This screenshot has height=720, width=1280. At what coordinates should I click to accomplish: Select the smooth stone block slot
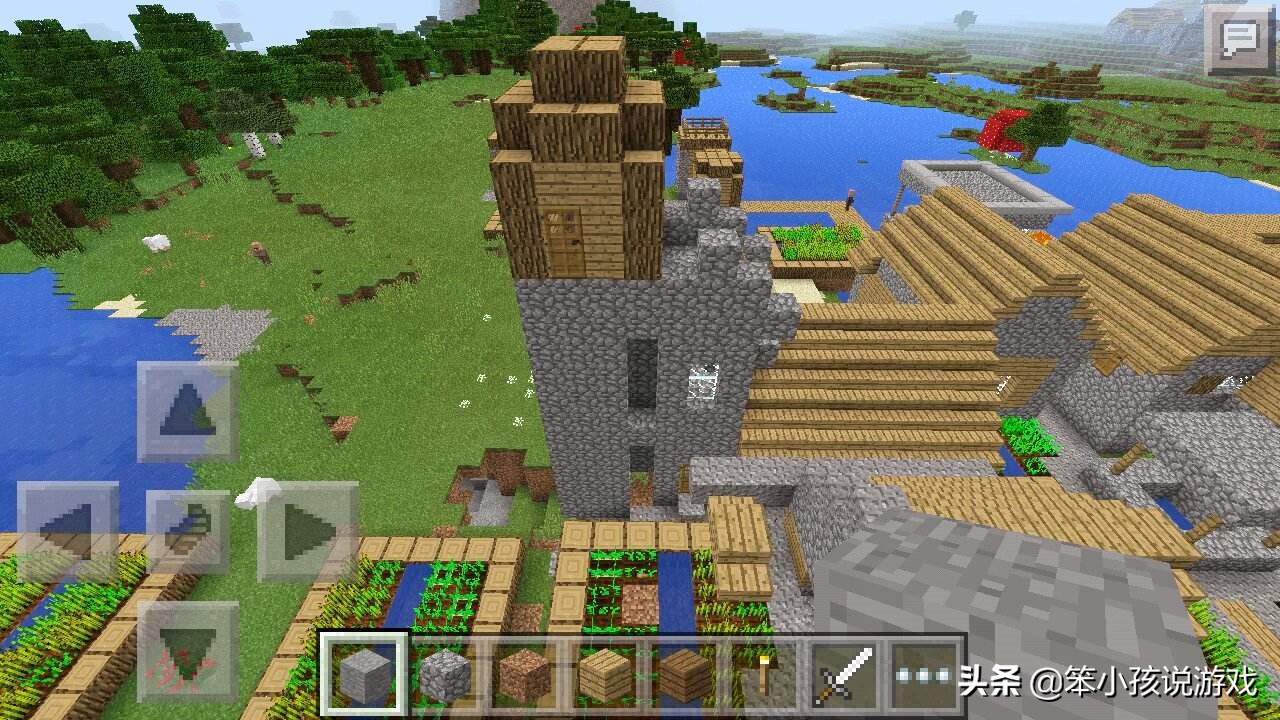(364, 675)
